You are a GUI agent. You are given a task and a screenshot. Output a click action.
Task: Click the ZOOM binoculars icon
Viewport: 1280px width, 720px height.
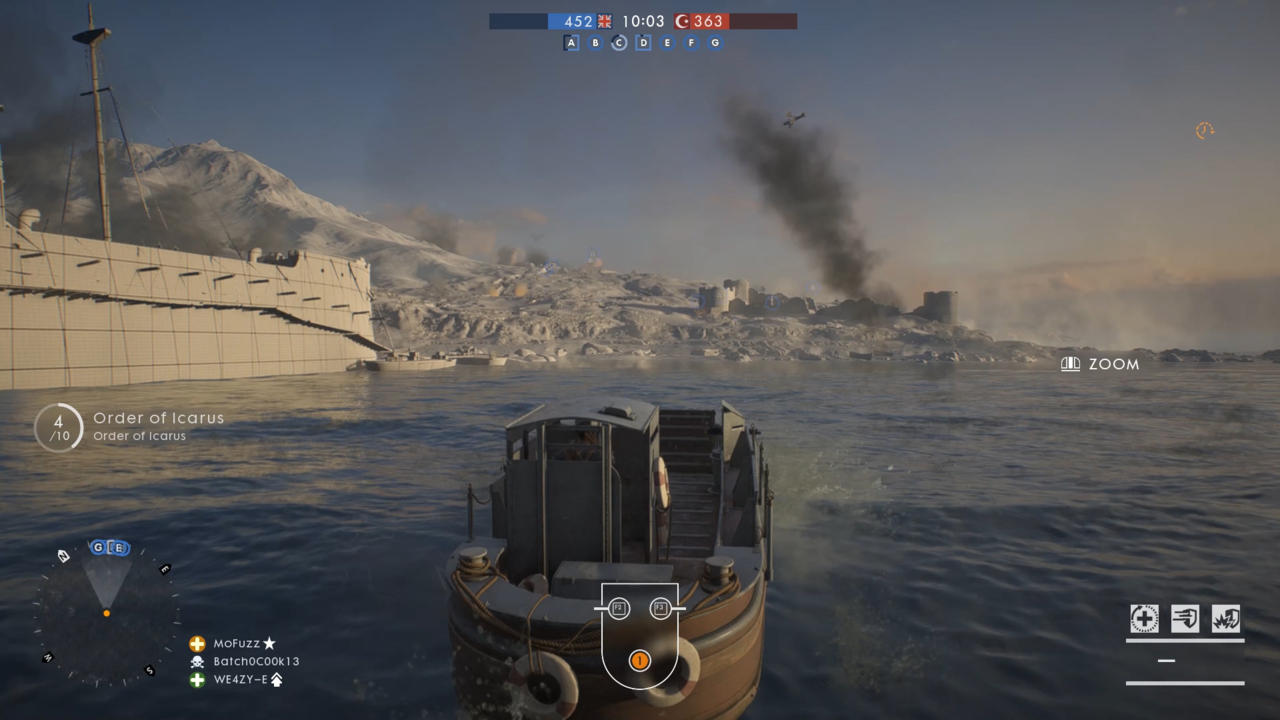pos(1070,364)
